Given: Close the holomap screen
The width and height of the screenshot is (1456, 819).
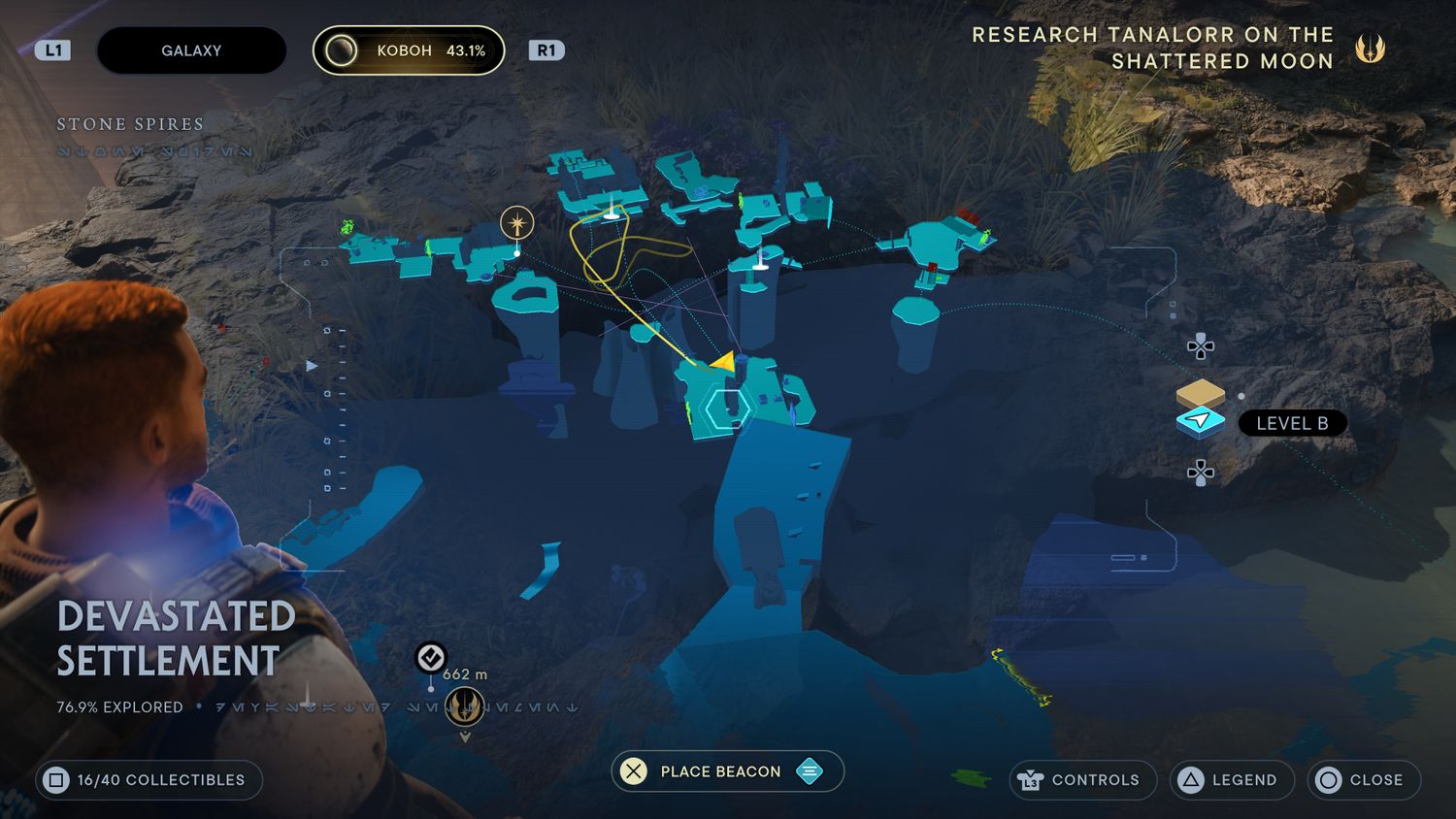Looking at the screenshot, I should pyautogui.click(x=1363, y=779).
